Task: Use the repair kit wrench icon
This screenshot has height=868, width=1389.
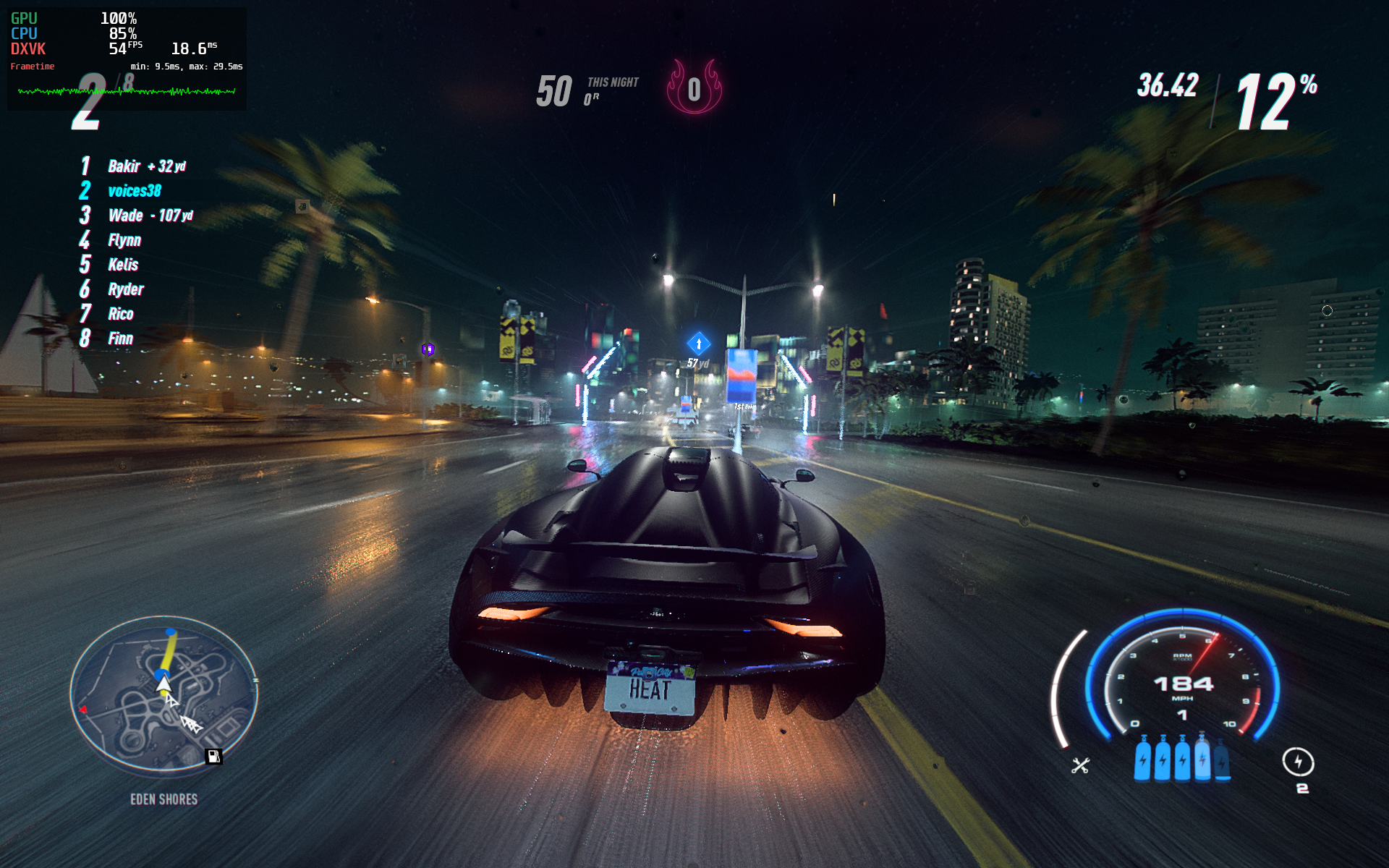Action: click(x=1080, y=765)
